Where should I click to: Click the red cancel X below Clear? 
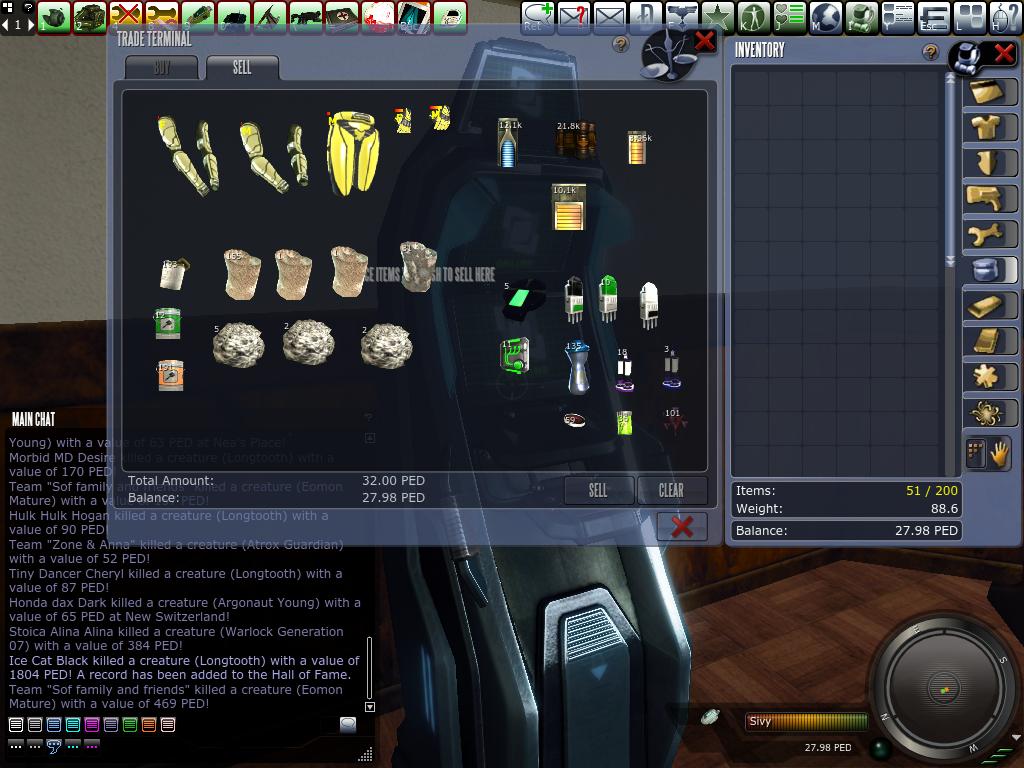[682, 526]
